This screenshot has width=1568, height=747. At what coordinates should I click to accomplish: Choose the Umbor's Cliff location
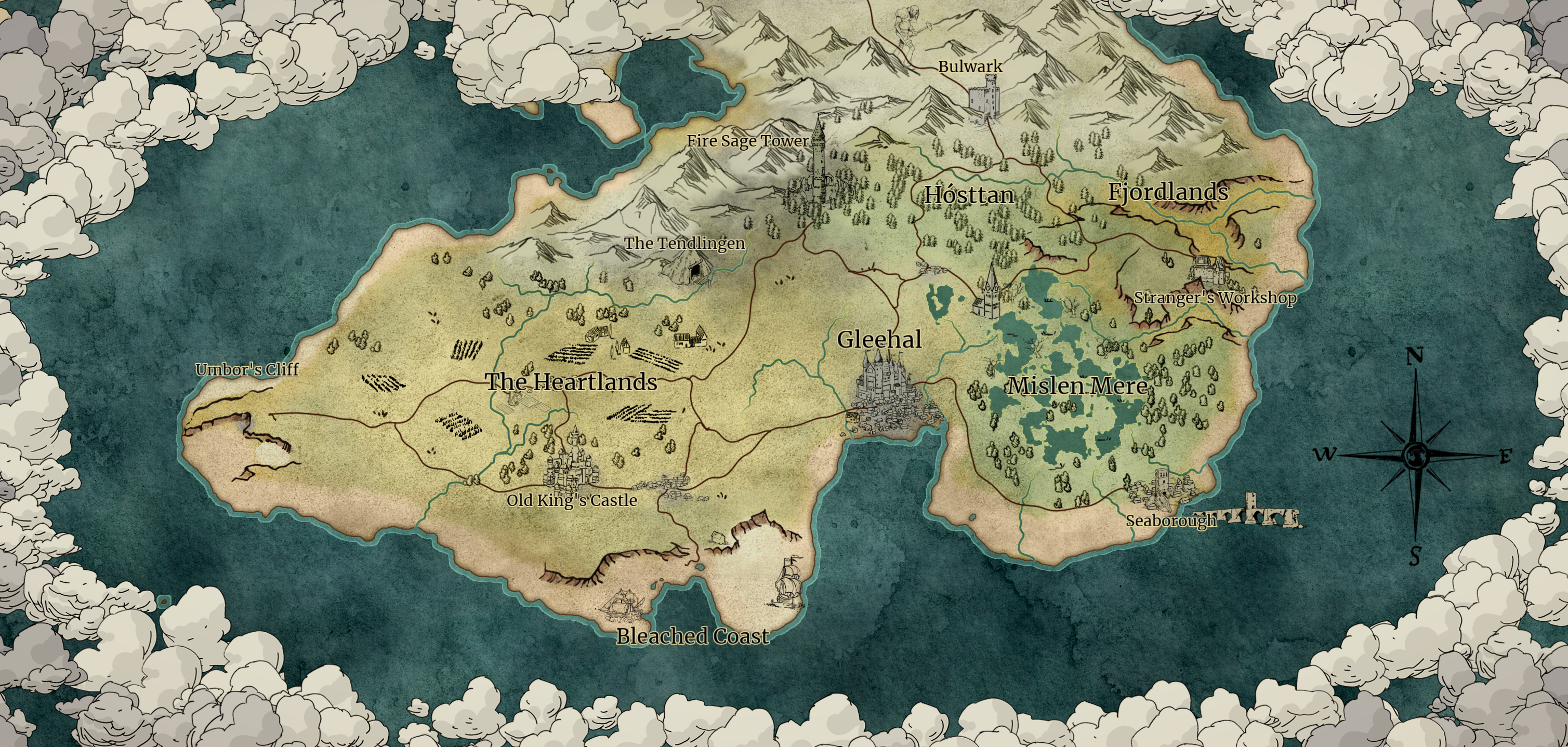[x=247, y=369]
